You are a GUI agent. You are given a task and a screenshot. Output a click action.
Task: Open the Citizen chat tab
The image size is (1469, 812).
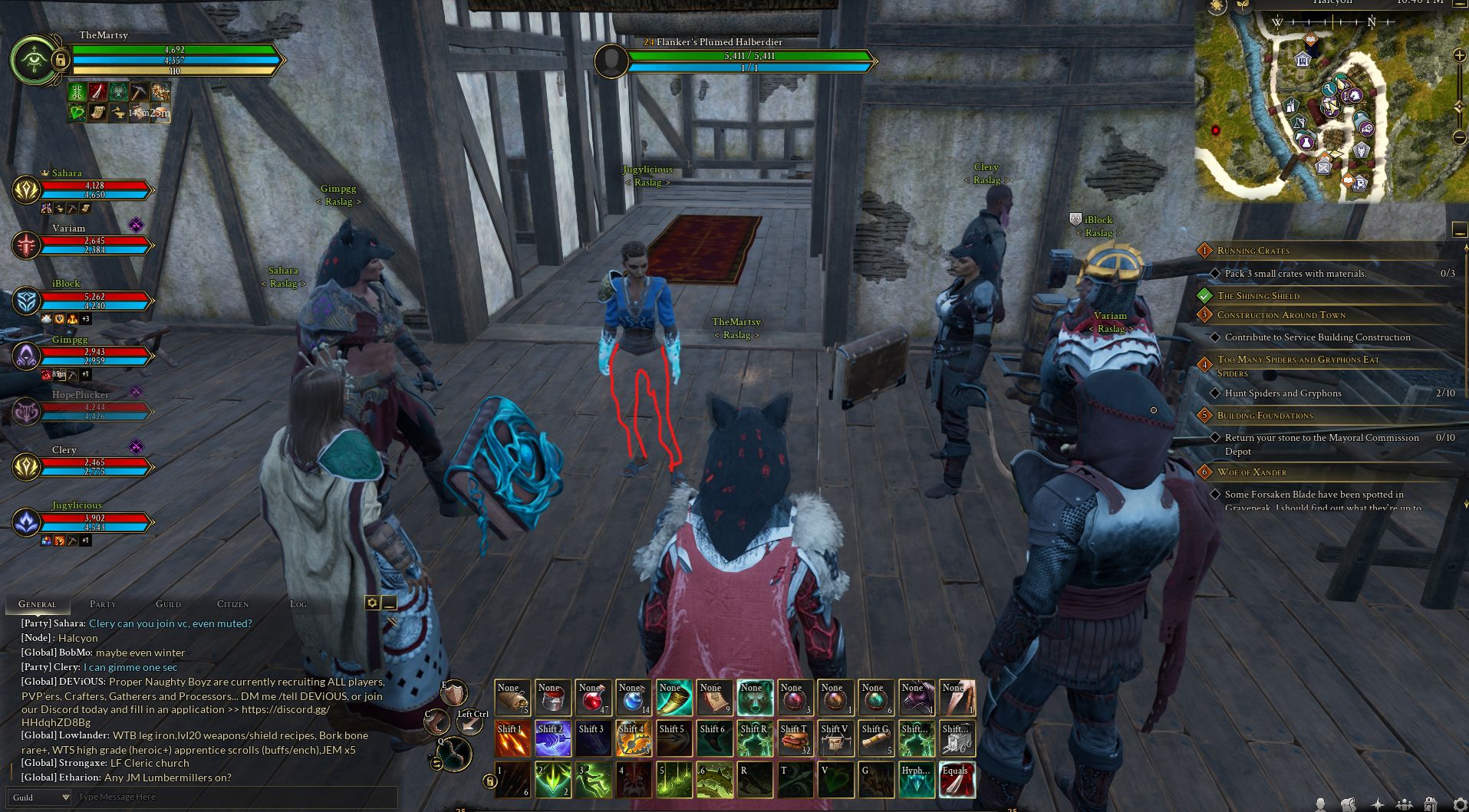tap(232, 604)
